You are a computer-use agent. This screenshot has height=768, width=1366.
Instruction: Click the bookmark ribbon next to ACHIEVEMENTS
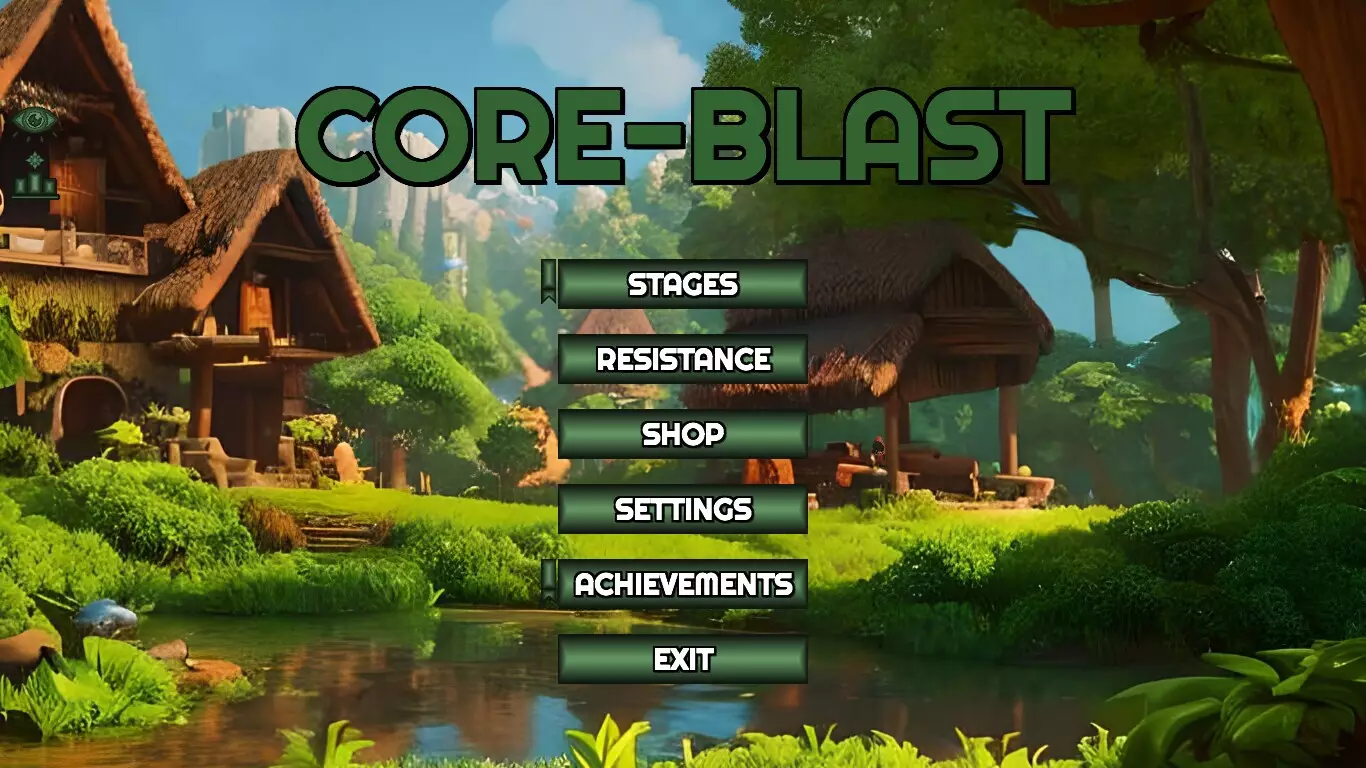(x=551, y=581)
